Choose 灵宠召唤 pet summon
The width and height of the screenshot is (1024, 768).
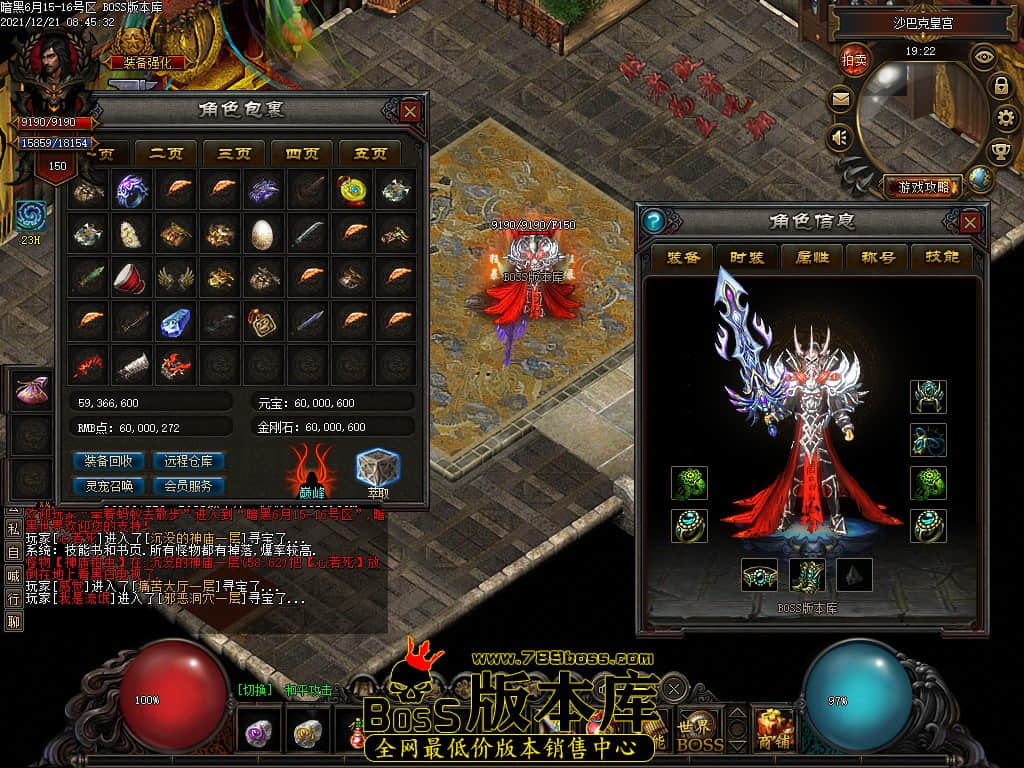[x=109, y=486]
